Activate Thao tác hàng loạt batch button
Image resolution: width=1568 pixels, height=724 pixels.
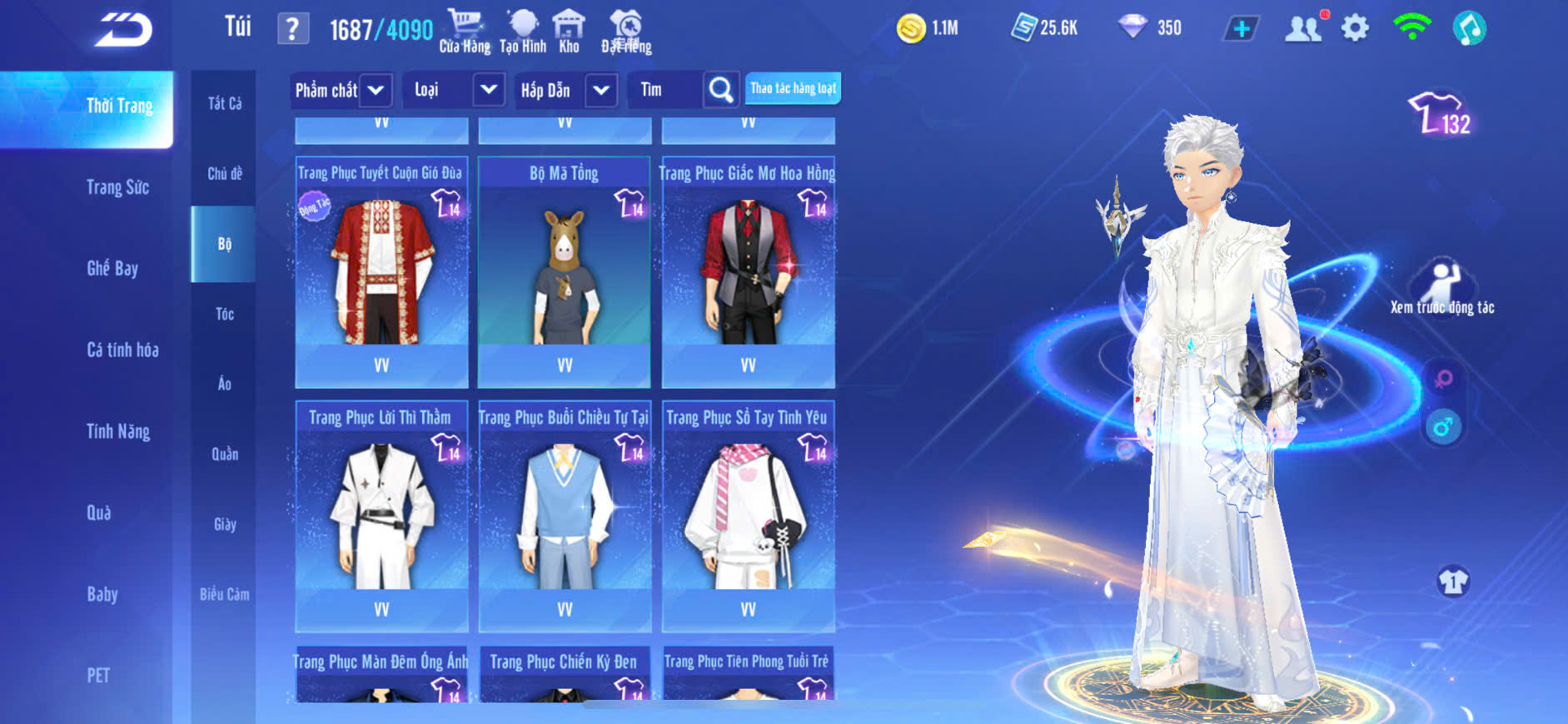[x=793, y=88]
